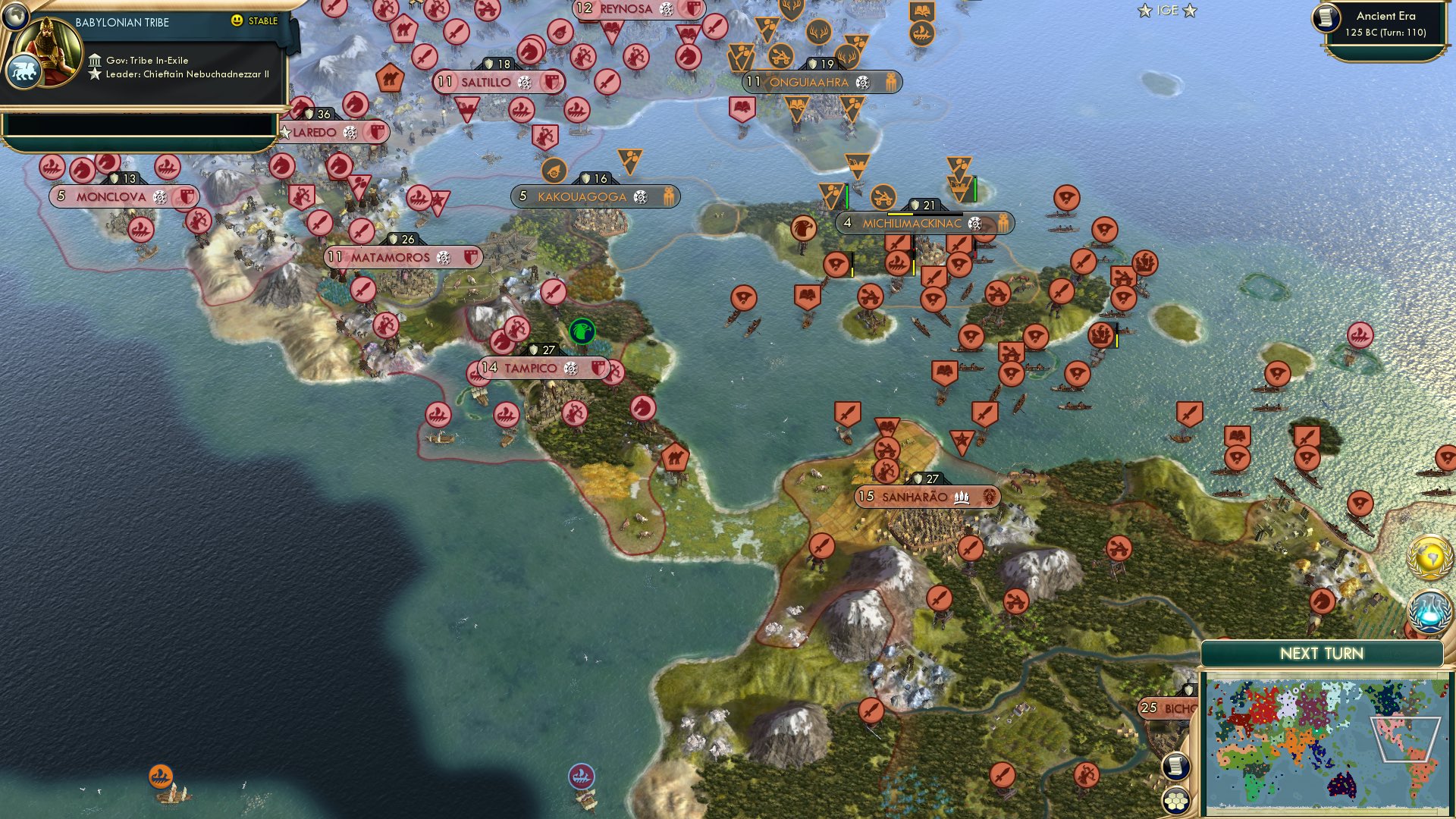
Task: Select the Matamoros city banner
Action: coord(402,258)
